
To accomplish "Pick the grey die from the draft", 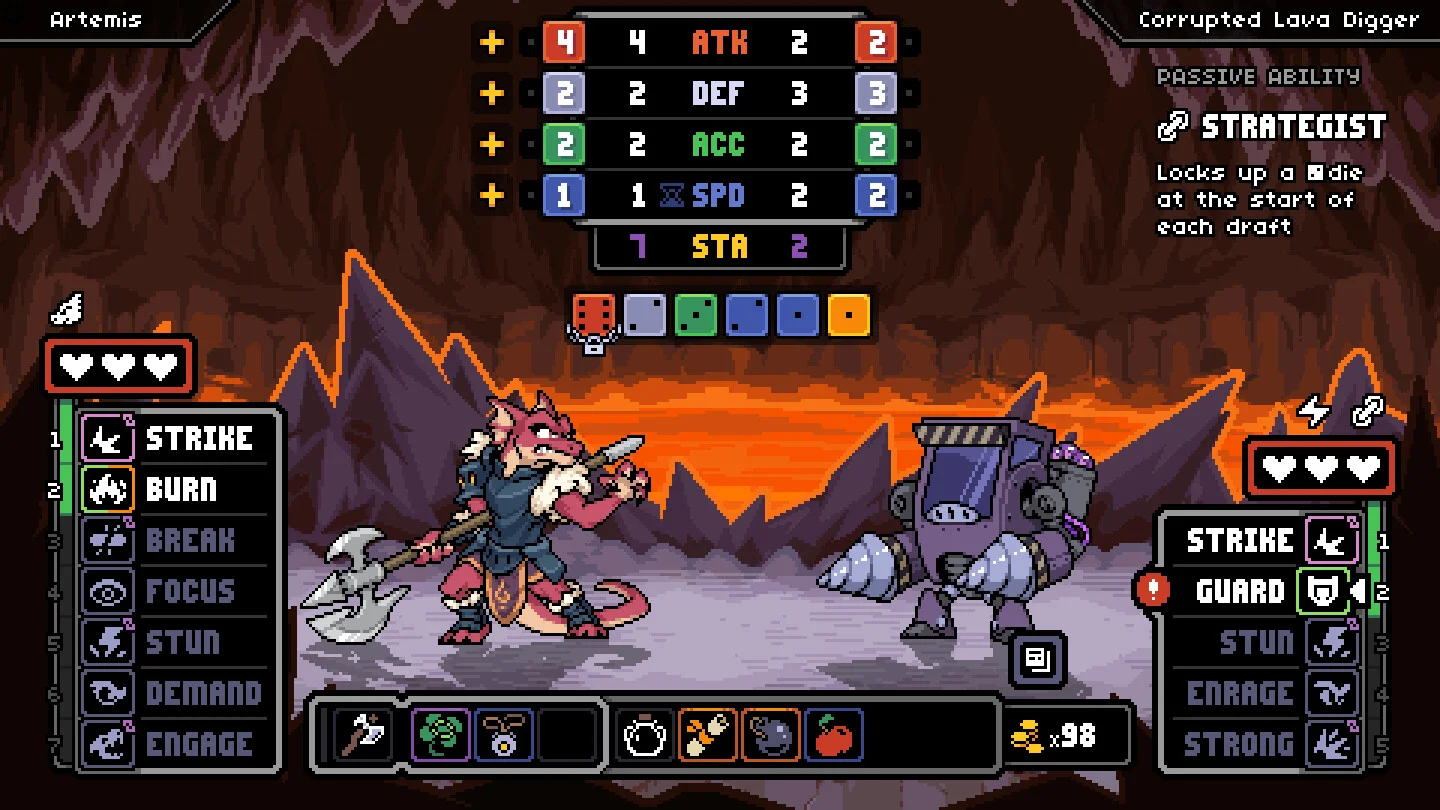I will [645, 315].
